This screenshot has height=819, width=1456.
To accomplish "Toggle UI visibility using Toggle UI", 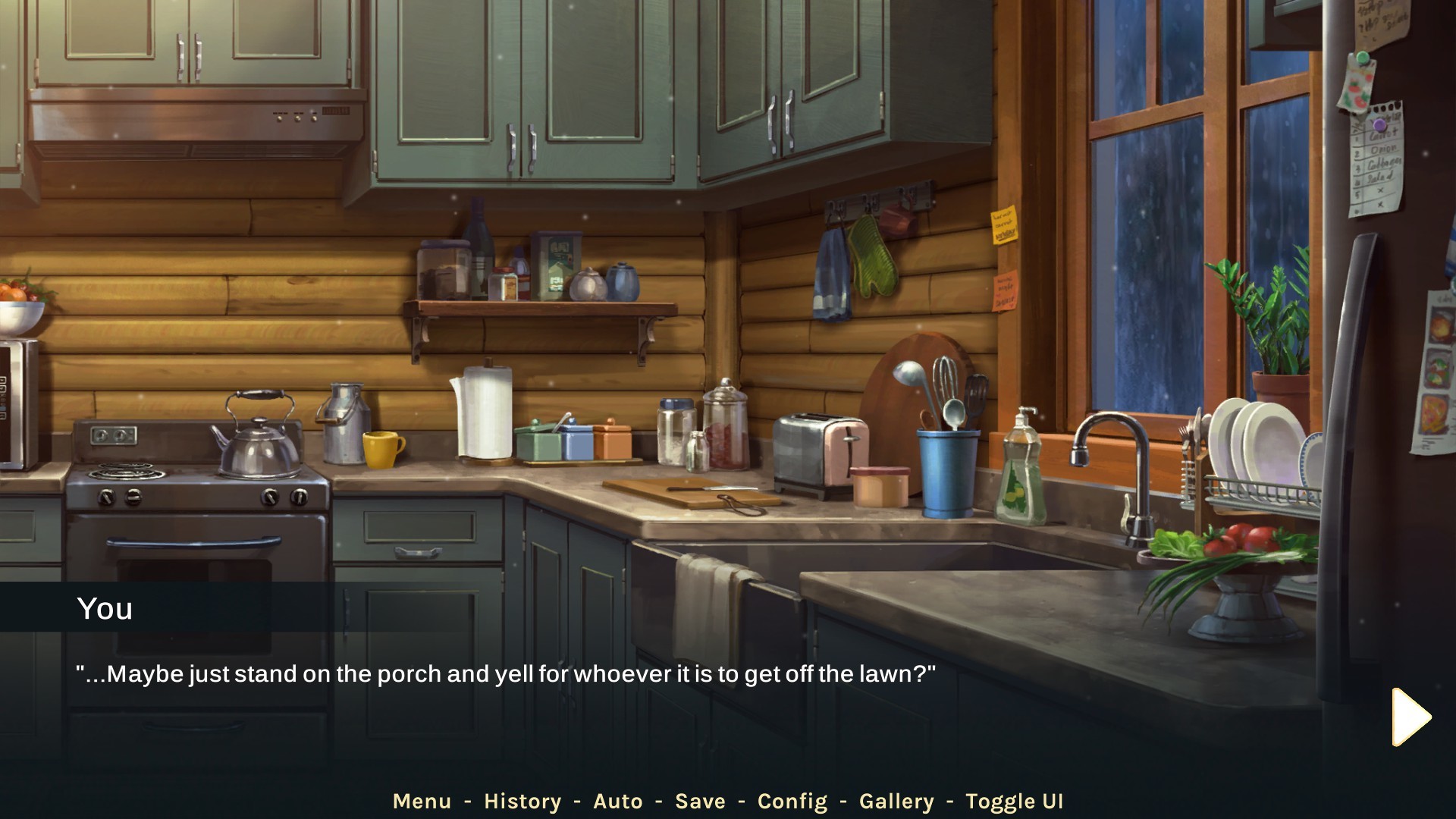I will pos(1014,802).
